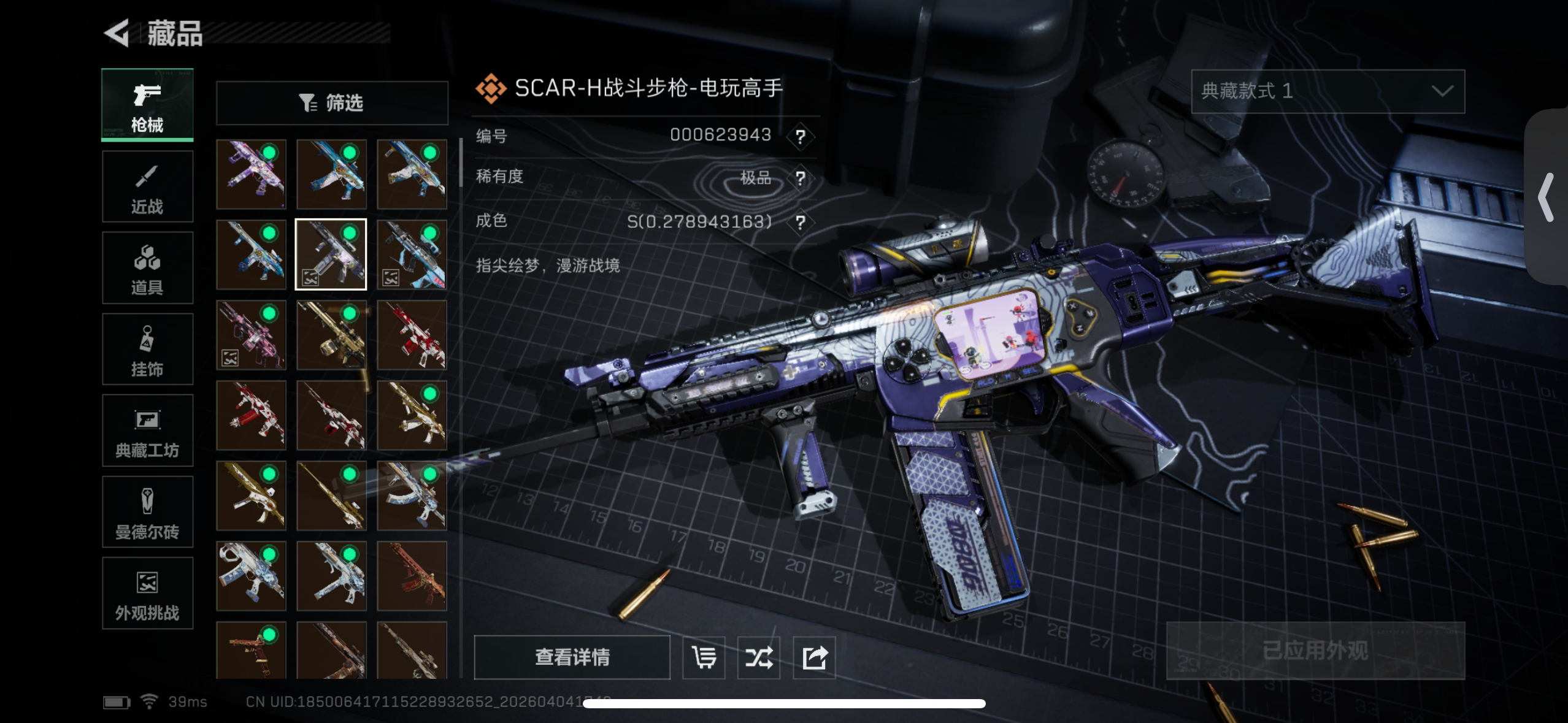Show help for 编号 serial number

(800, 136)
